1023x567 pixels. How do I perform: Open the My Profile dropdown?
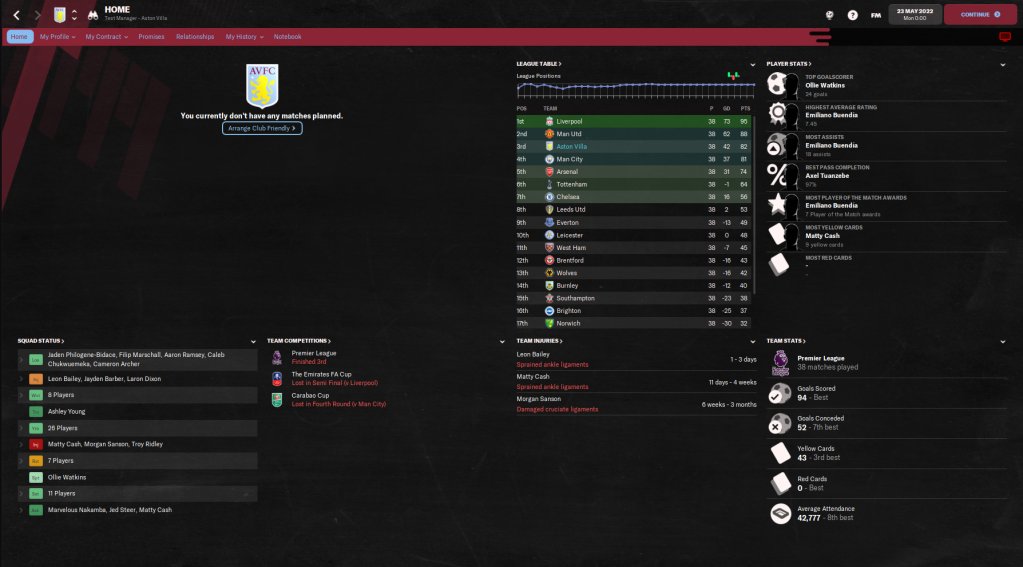57,37
